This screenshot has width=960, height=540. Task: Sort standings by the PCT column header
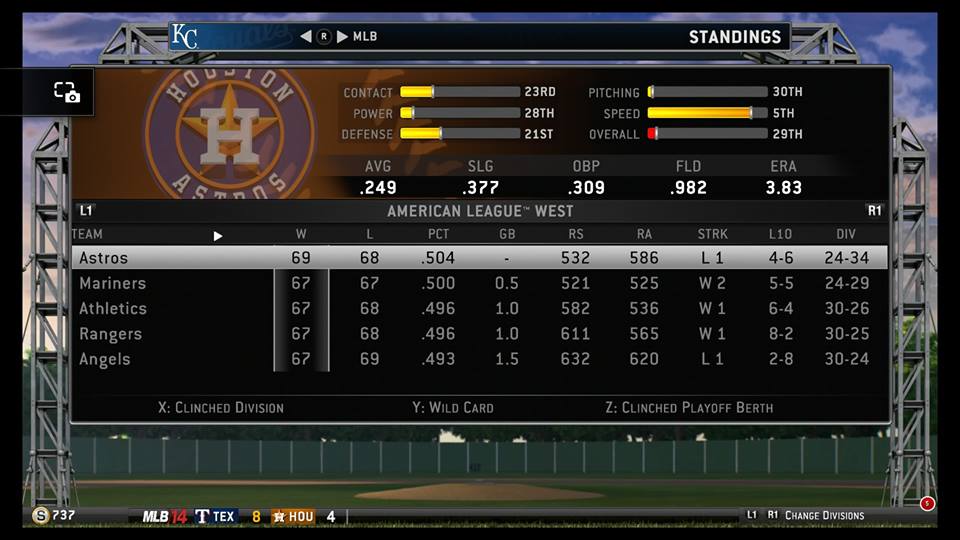click(x=437, y=235)
